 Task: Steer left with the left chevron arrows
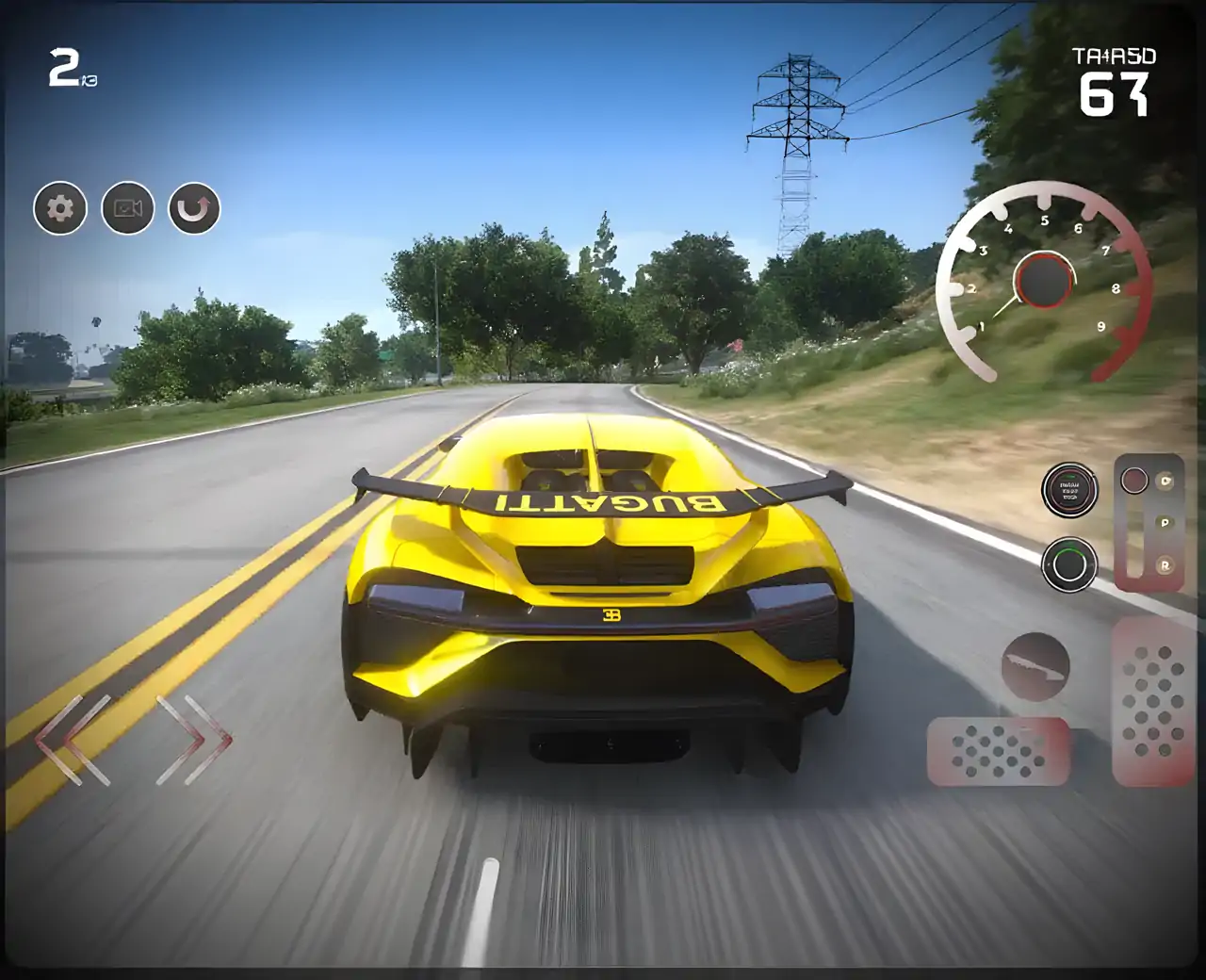coord(73,739)
